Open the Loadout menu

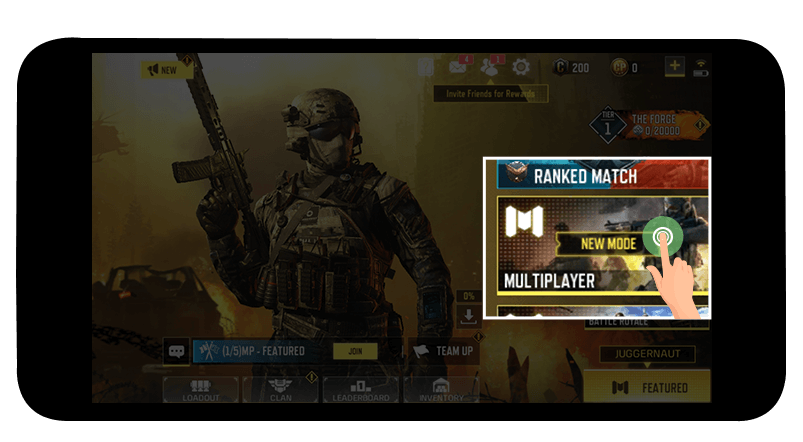click(x=200, y=390)
